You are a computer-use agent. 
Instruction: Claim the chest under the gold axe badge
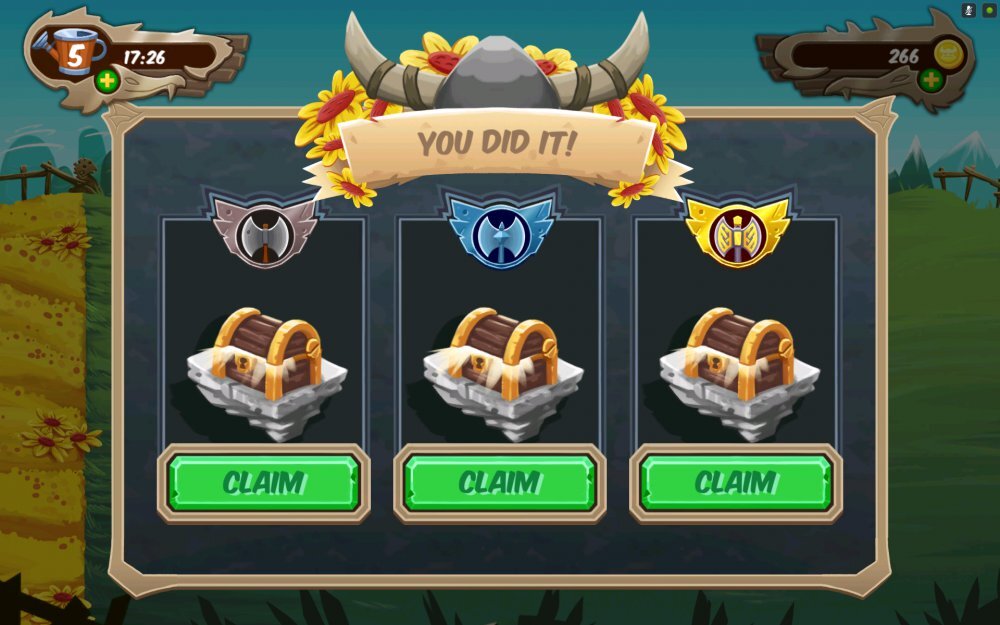[x=736, y=483]
